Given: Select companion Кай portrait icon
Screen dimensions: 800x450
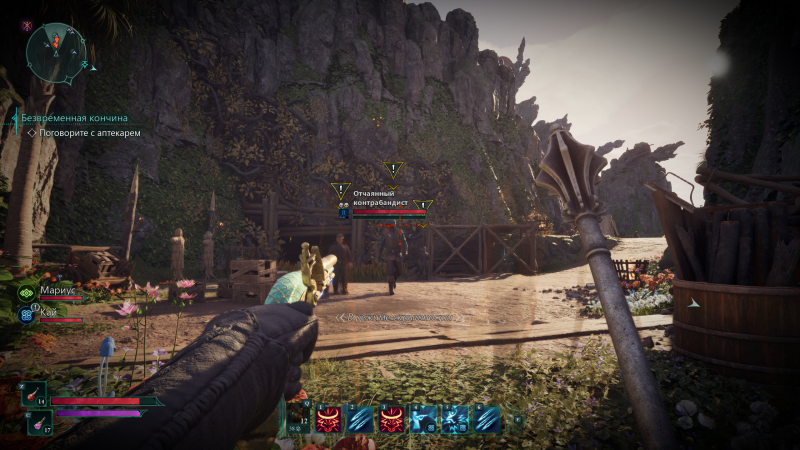Looking at the screenshot, I should tap(27, 314).
